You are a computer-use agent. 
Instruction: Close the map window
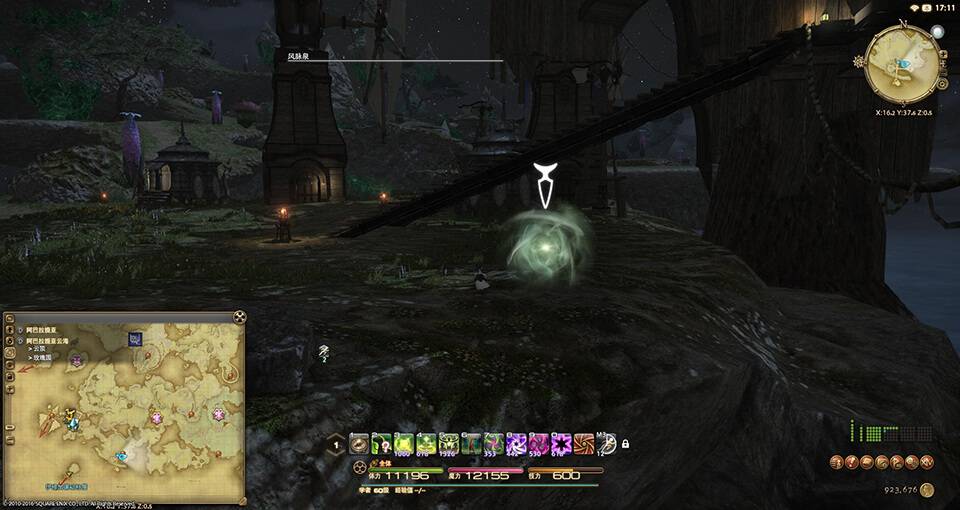pos(240,317)
